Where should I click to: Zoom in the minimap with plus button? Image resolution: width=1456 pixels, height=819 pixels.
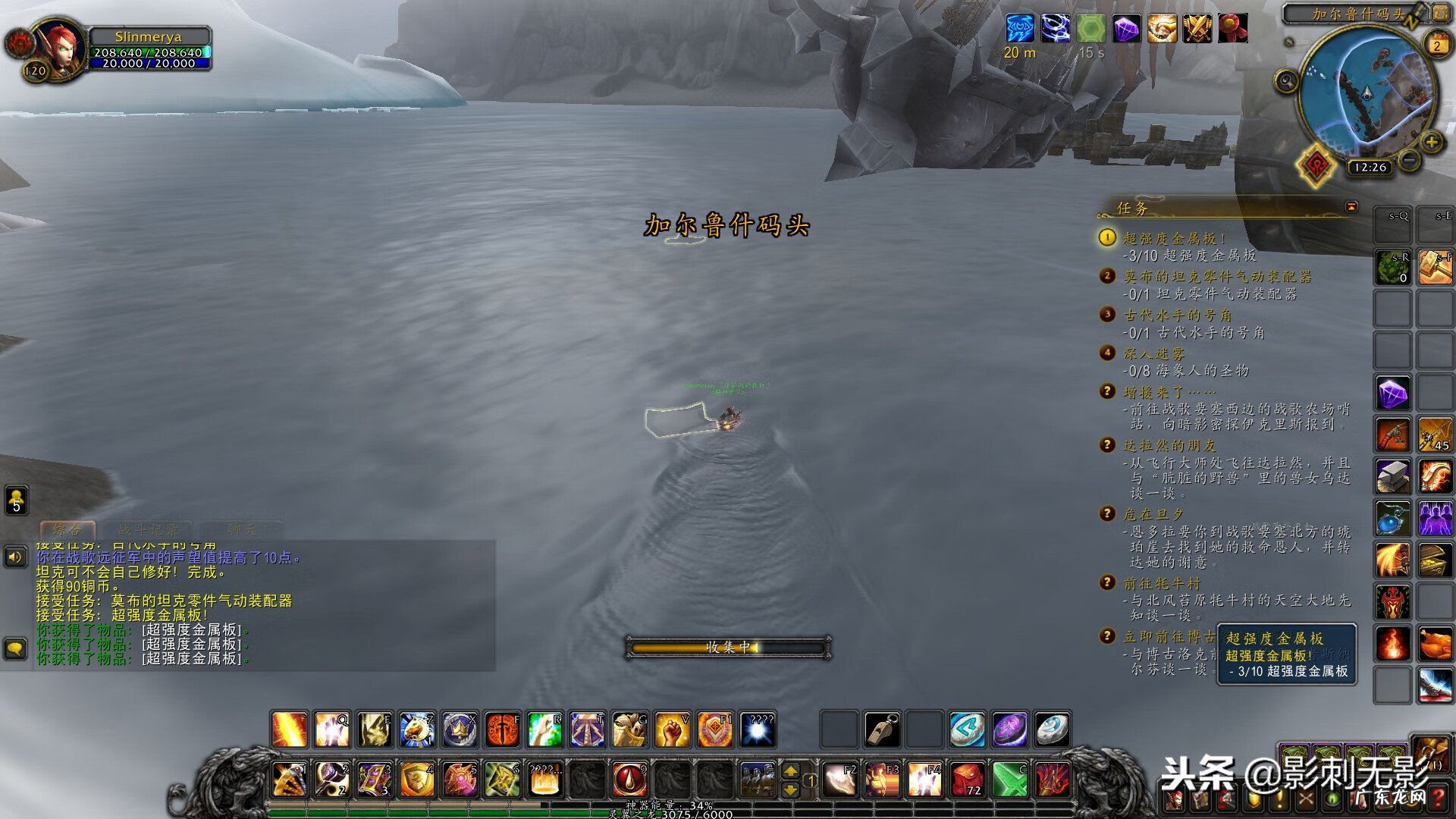(1431, 142)
